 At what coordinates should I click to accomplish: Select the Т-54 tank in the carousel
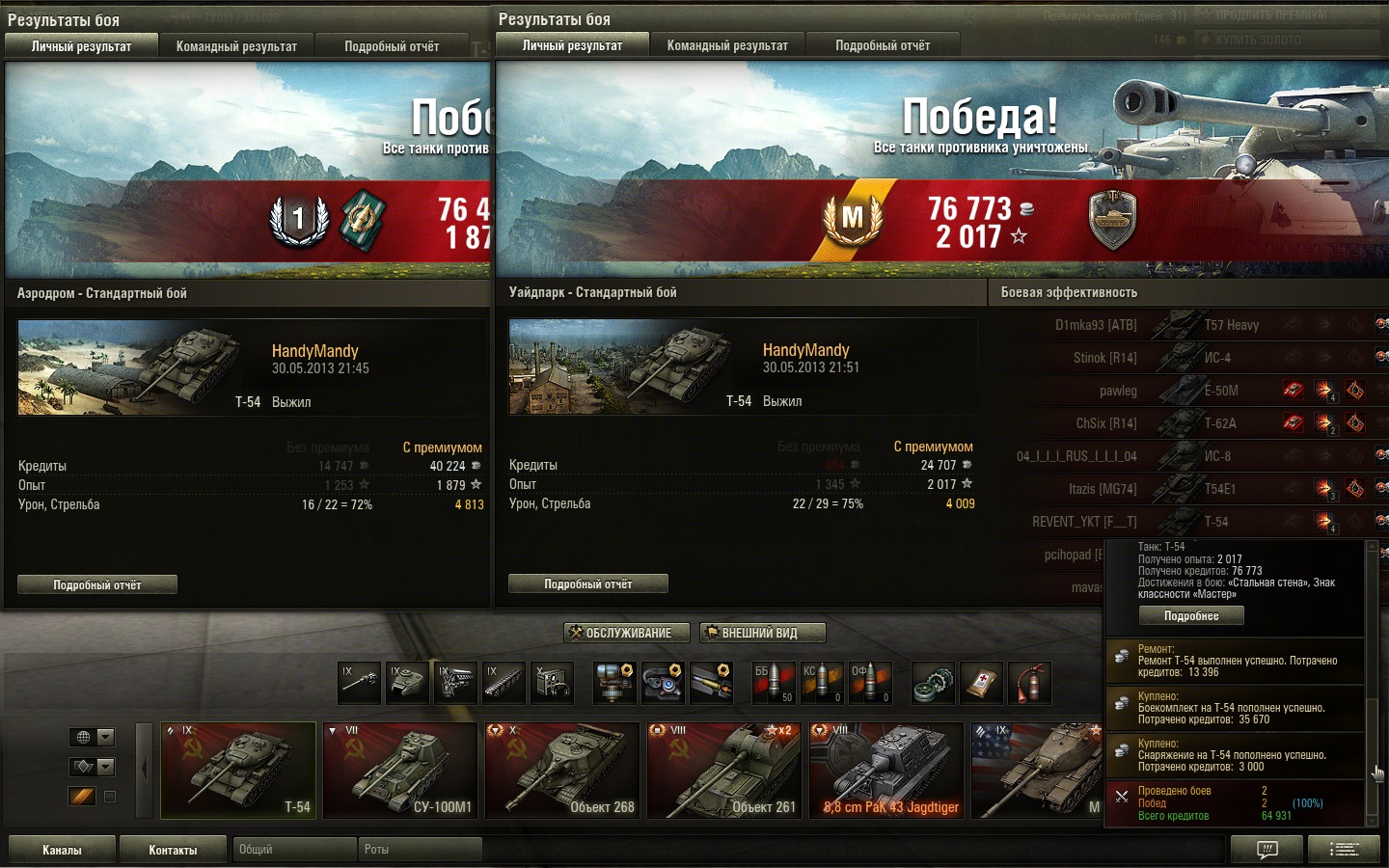point(238,771)
